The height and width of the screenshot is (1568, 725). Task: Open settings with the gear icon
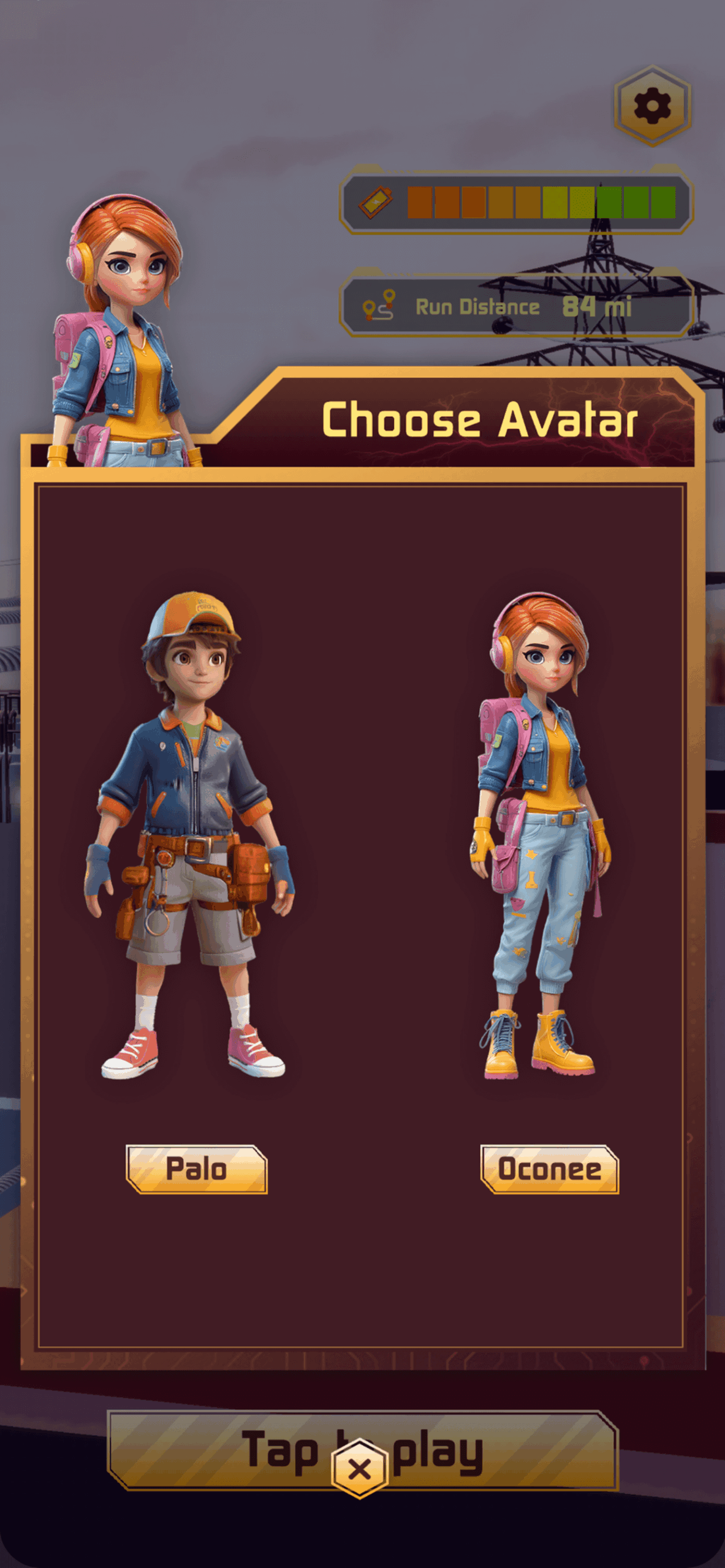(652, 106)
